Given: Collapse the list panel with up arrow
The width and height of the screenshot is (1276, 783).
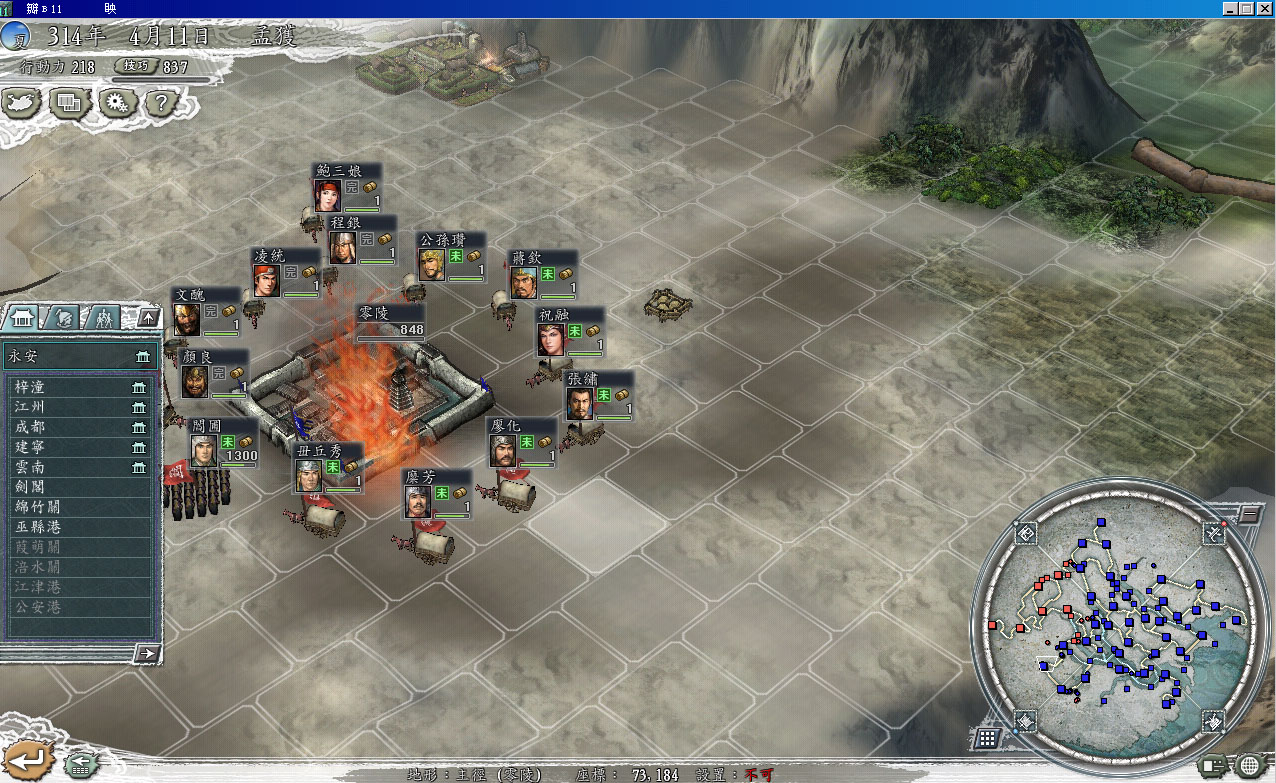Looking at the screenshot, I should (x=148, y=318).
